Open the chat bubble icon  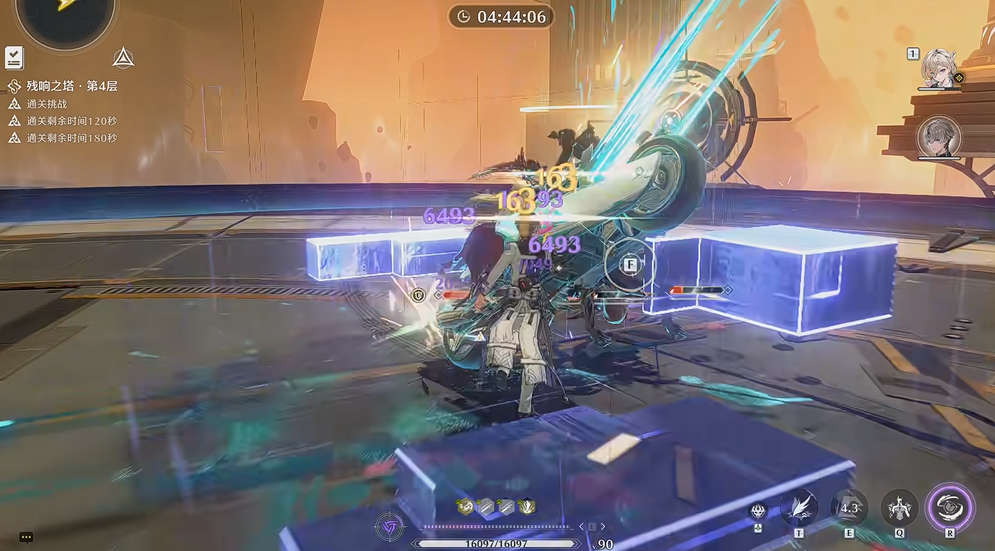tap(27, 537)
